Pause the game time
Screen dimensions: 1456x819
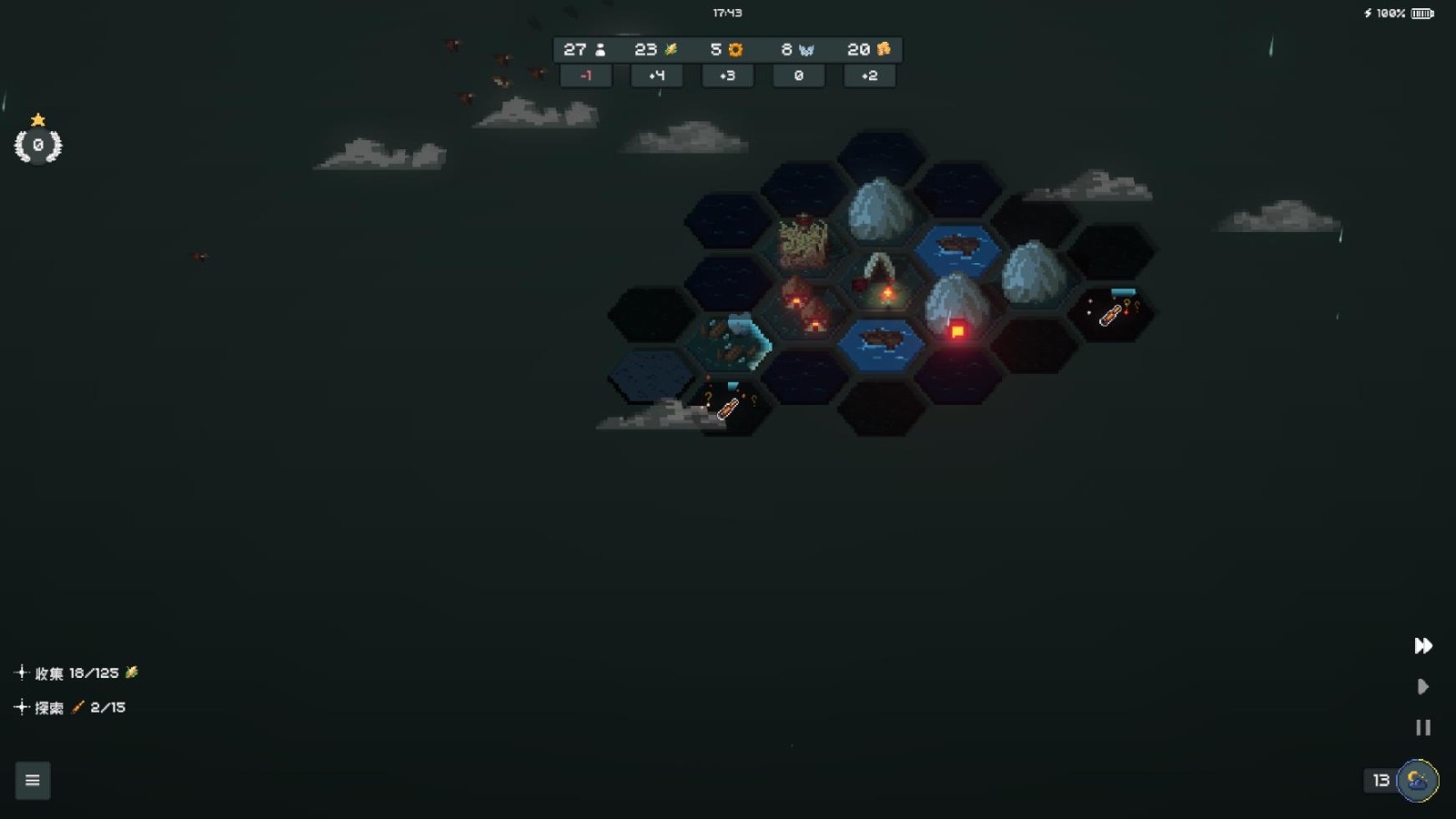click(x=1423, y=728)
